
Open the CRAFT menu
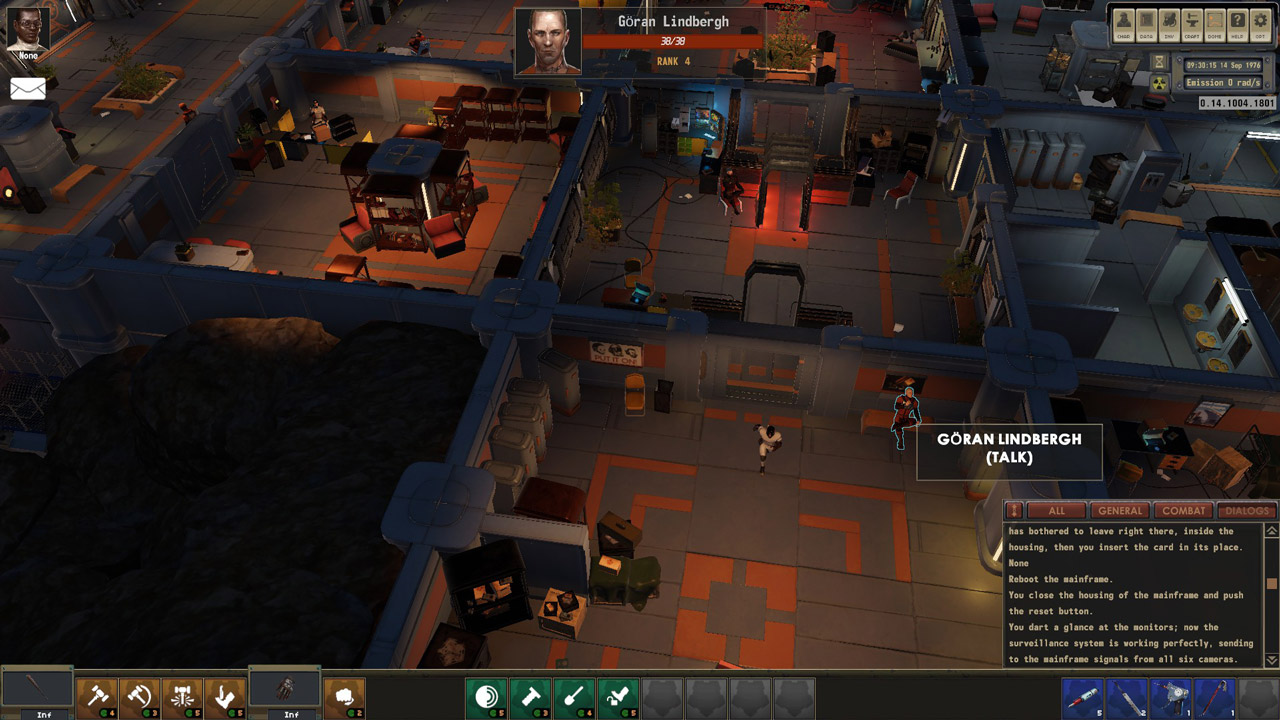click(1192, 23)
